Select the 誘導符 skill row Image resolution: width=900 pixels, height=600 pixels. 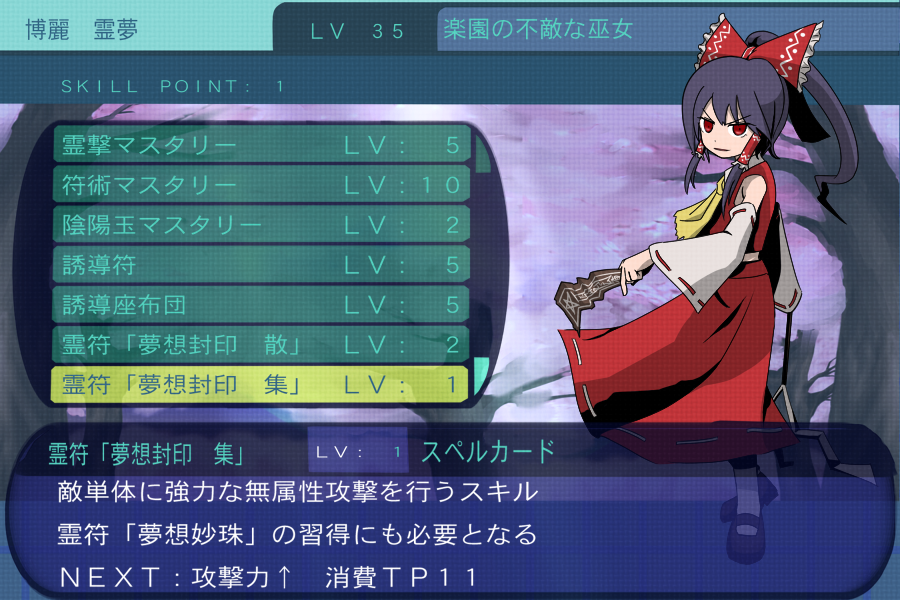click(x=260, y=264)
